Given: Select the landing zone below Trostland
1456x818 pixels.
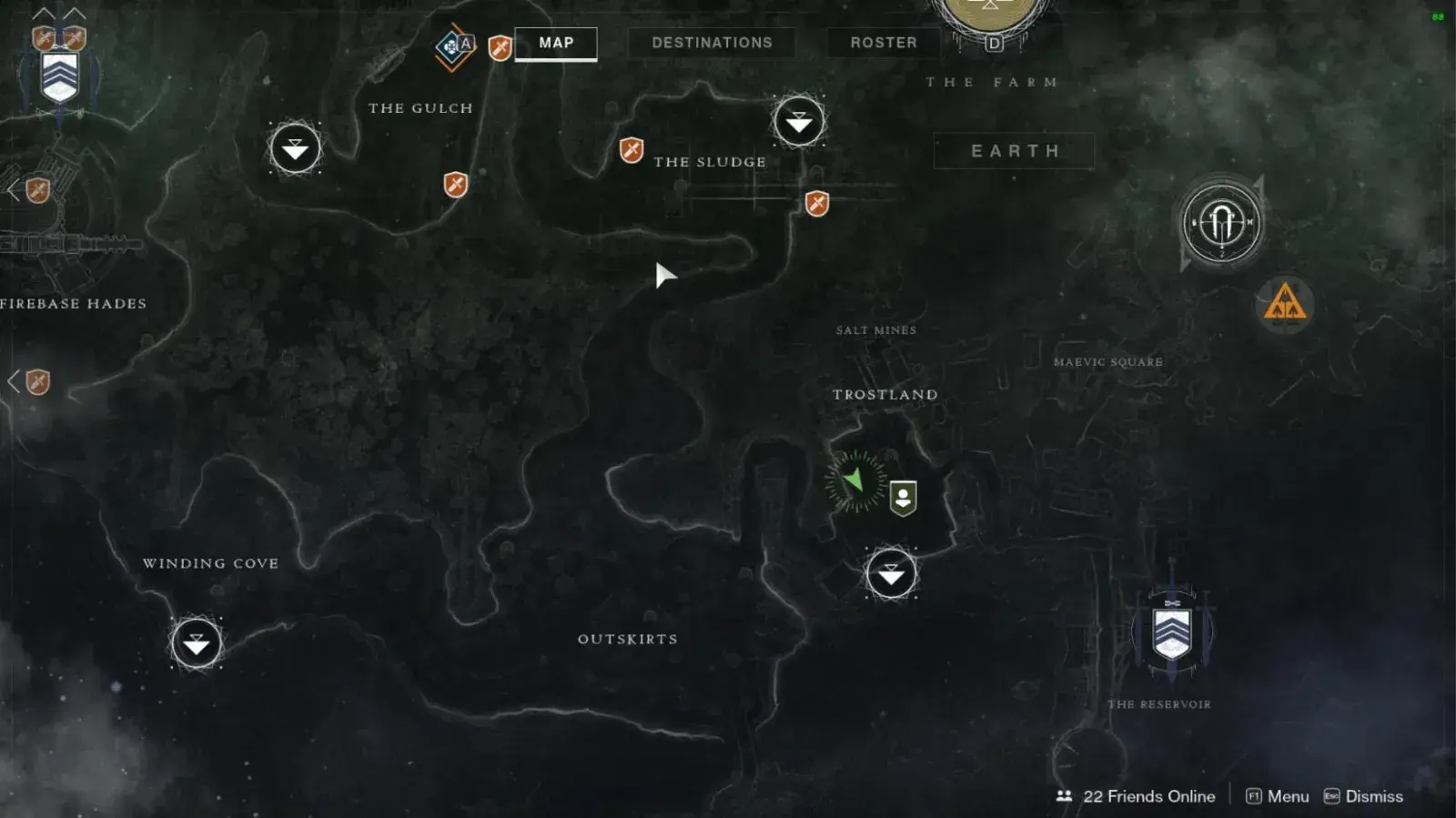Looking at the screenshot, I should click(891, 574).
